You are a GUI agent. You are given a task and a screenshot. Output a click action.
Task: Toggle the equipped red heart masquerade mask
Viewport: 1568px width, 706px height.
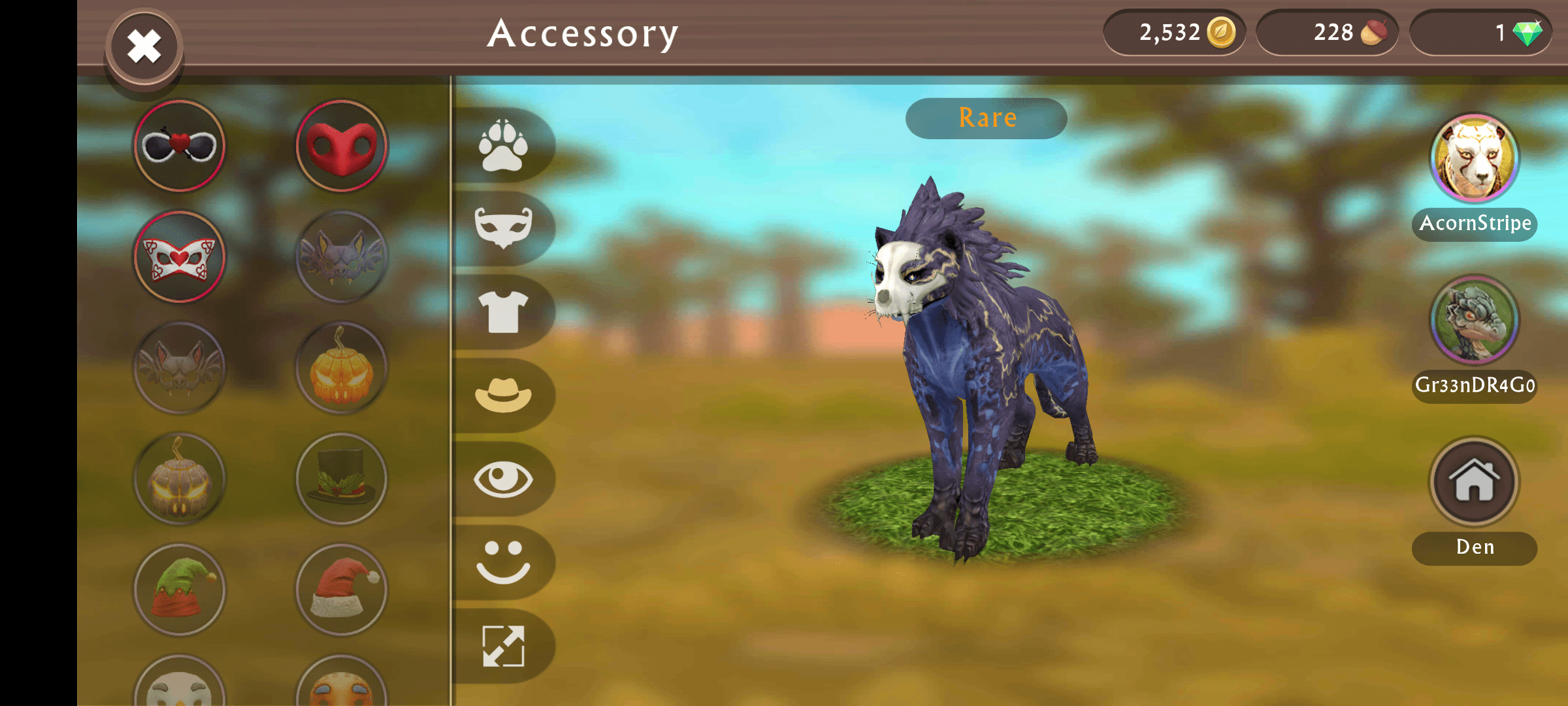[x=178, y=257]
